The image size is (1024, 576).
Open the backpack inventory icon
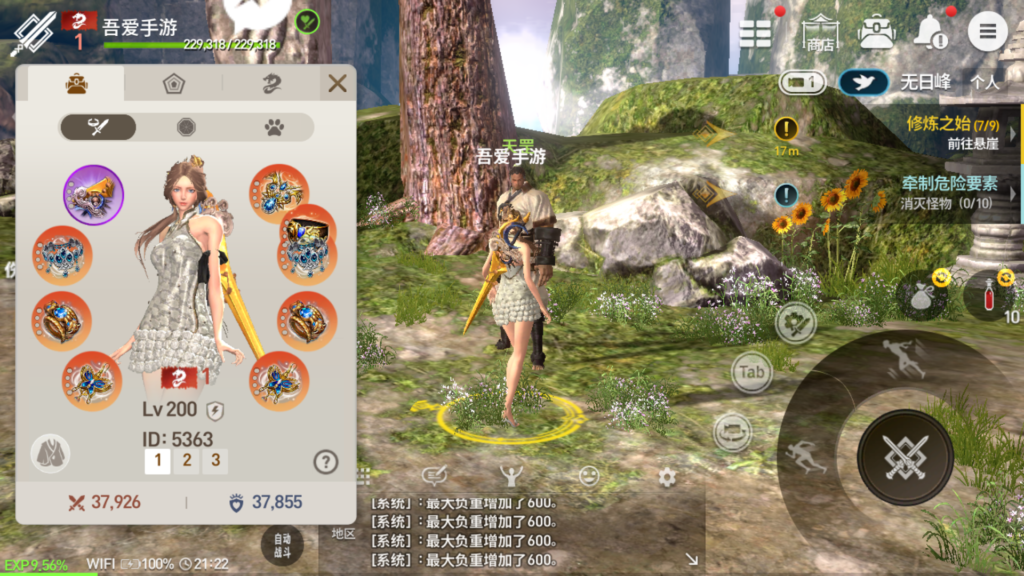click(876, 32)
